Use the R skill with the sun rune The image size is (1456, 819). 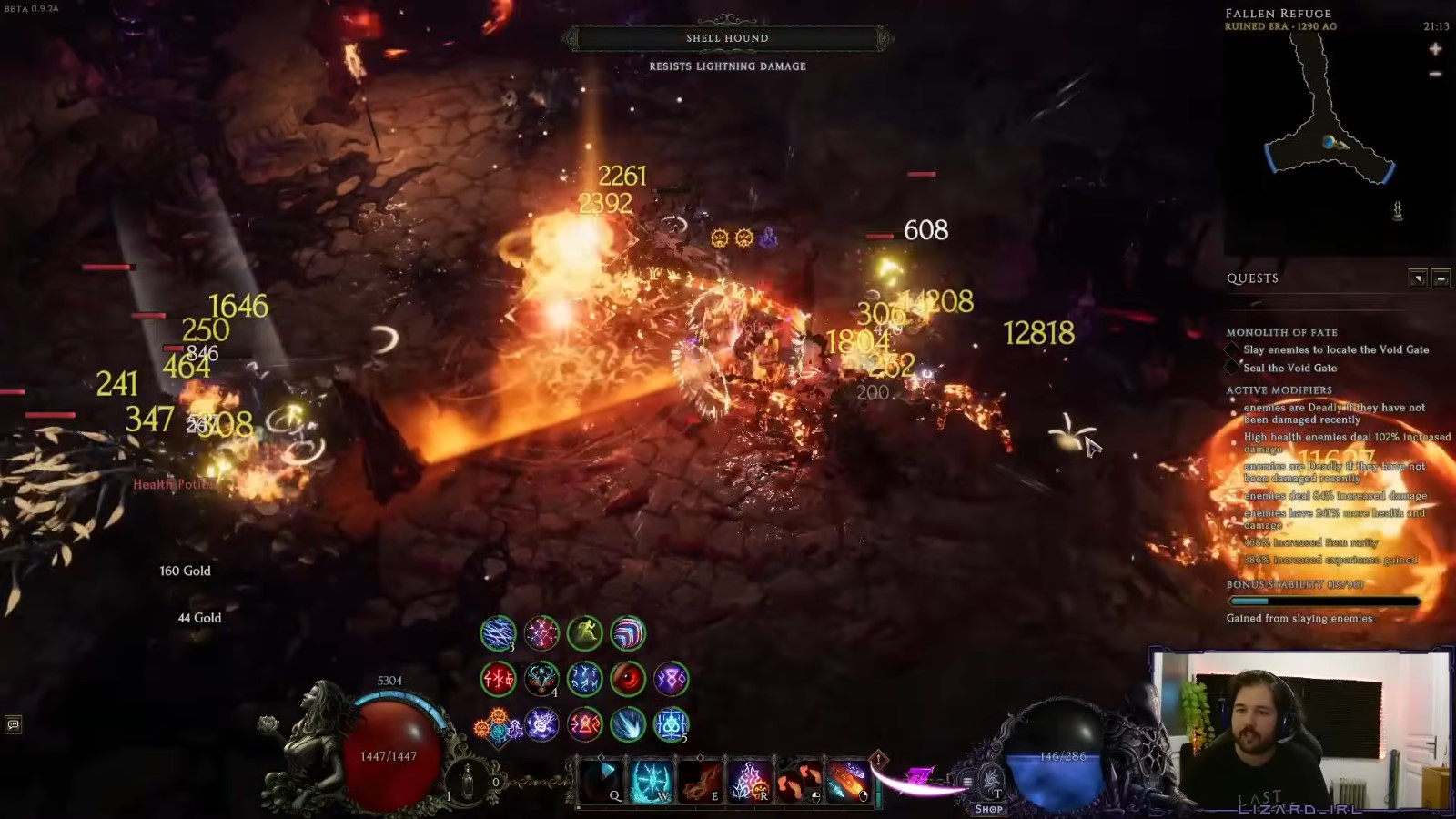(x=751, y=778)
